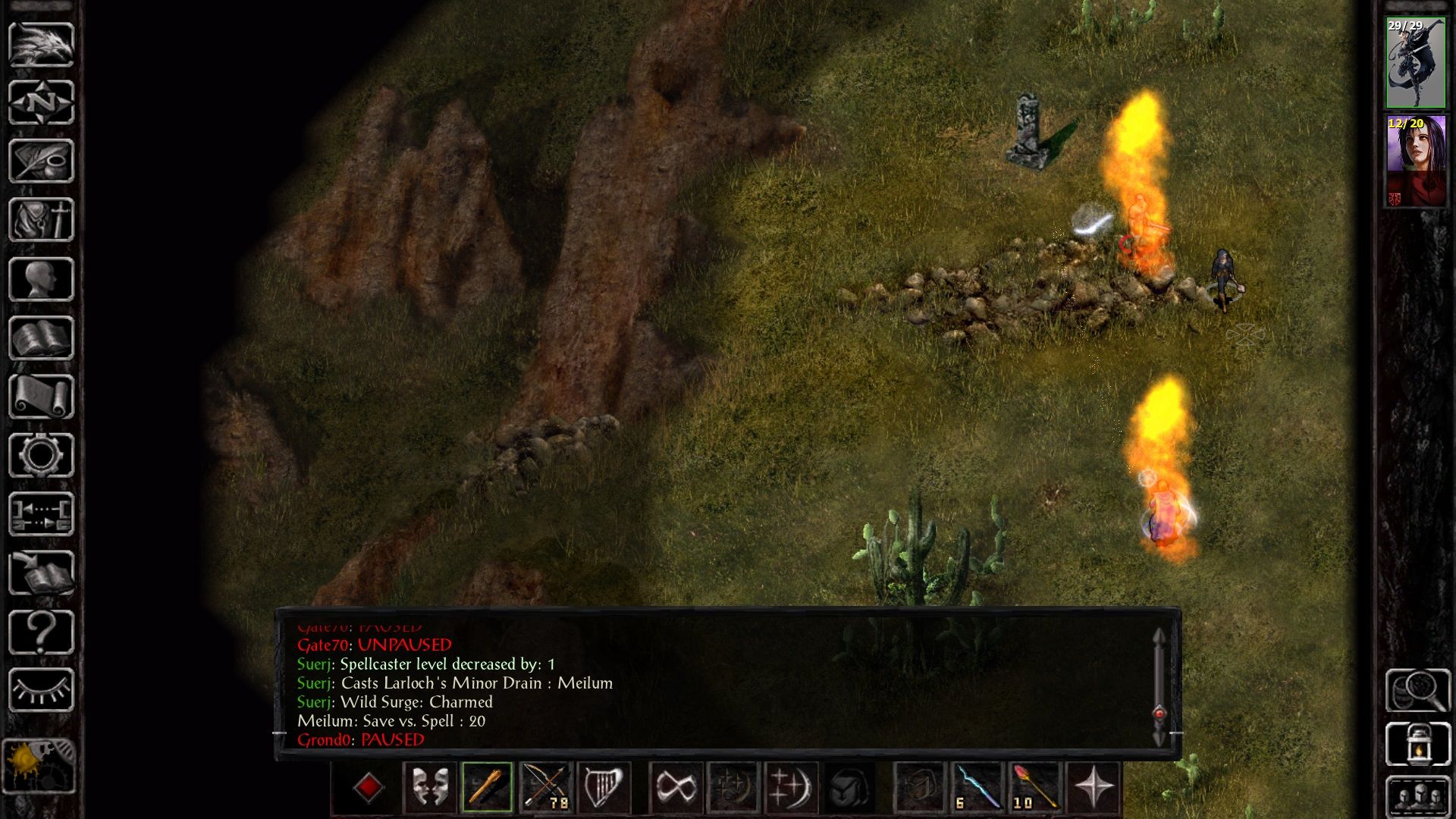Open the inventory screen
The width and height of the screenshot is (1456, 819).
[x=41, y=220]
